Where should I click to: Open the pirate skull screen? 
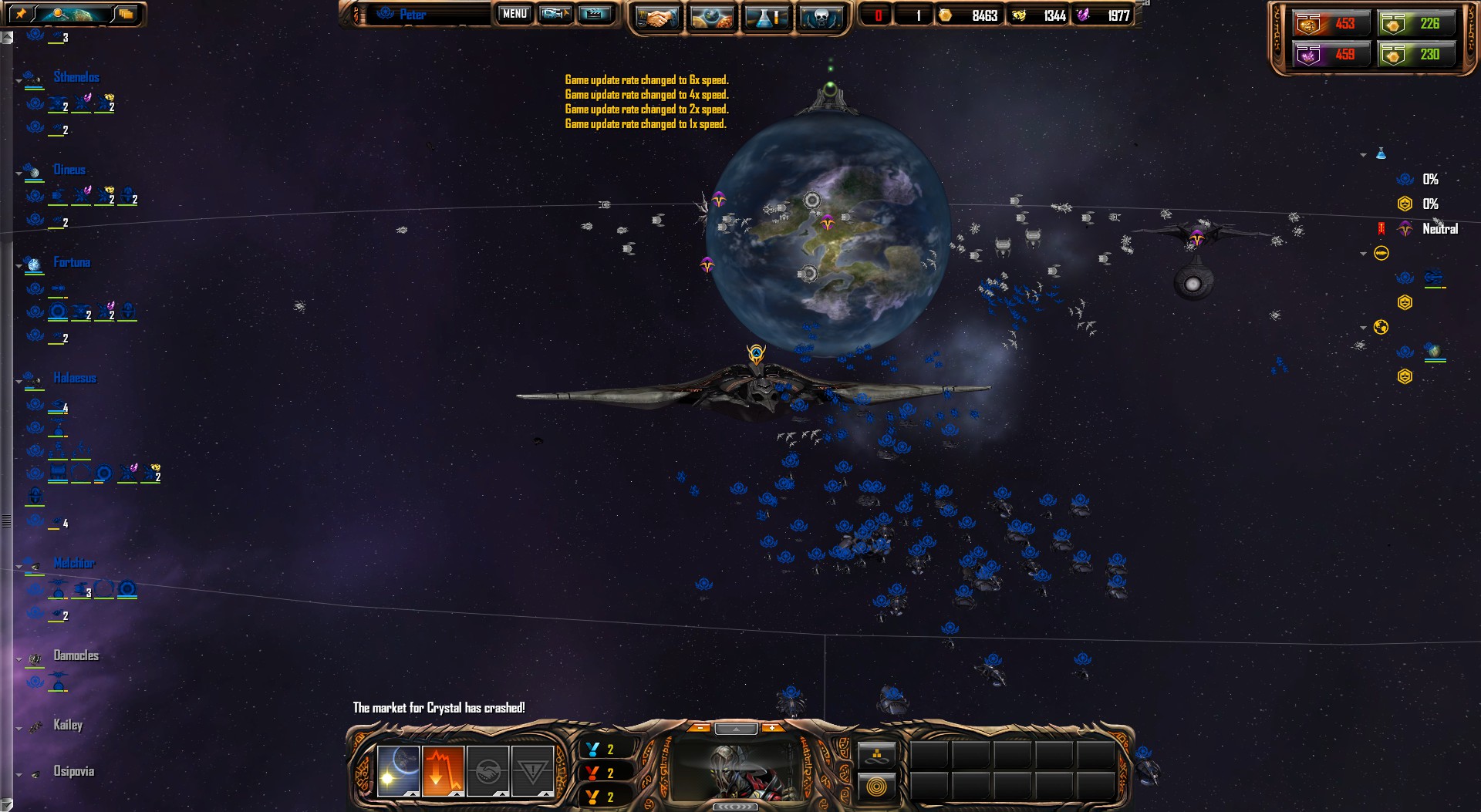pyautogui.click(x=820, y=17)
